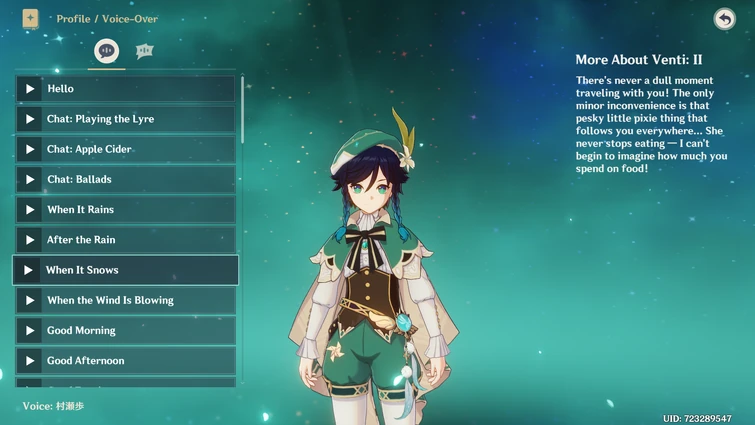Image resolution: width=755 pixels, height=425 pixels.
Task: Play the Good Morning voice line
Action: (x=31, y=331)
